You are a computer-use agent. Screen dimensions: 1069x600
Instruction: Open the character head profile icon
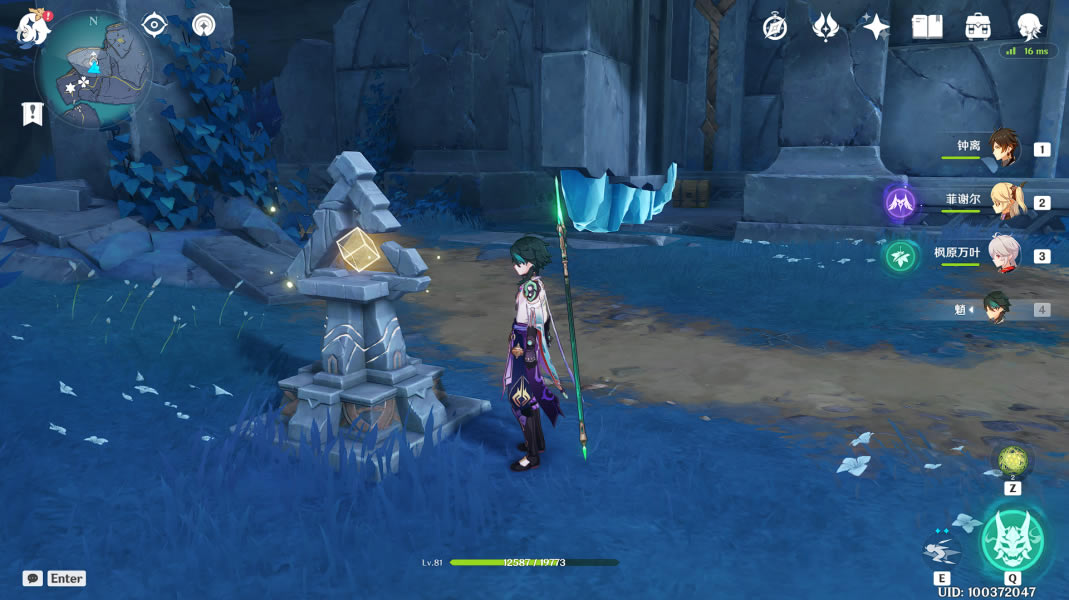[1029, 27]
